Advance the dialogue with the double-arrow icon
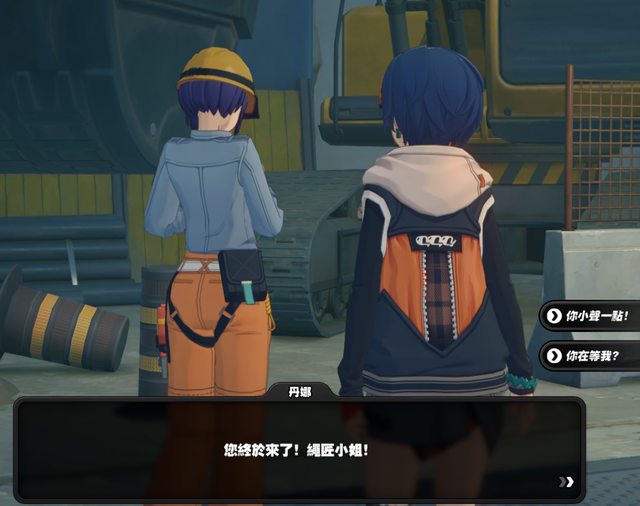 [567, 482]
